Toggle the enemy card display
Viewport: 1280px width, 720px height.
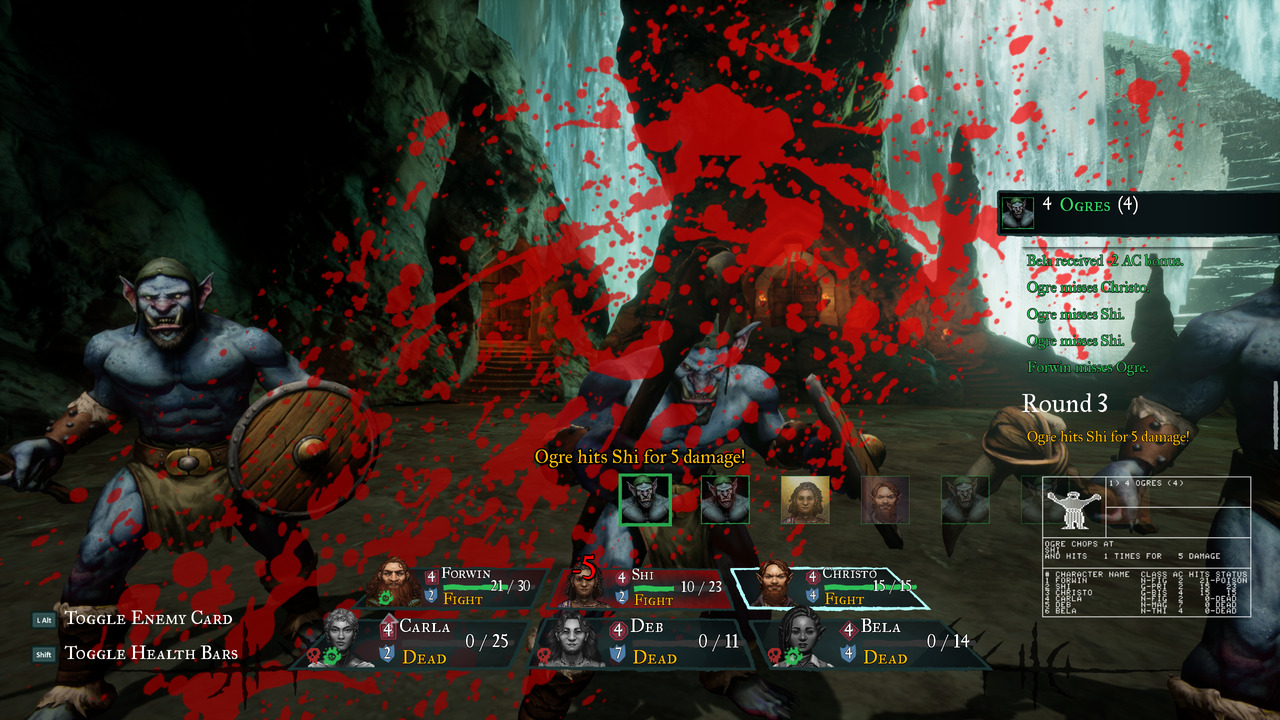point(148,618)
